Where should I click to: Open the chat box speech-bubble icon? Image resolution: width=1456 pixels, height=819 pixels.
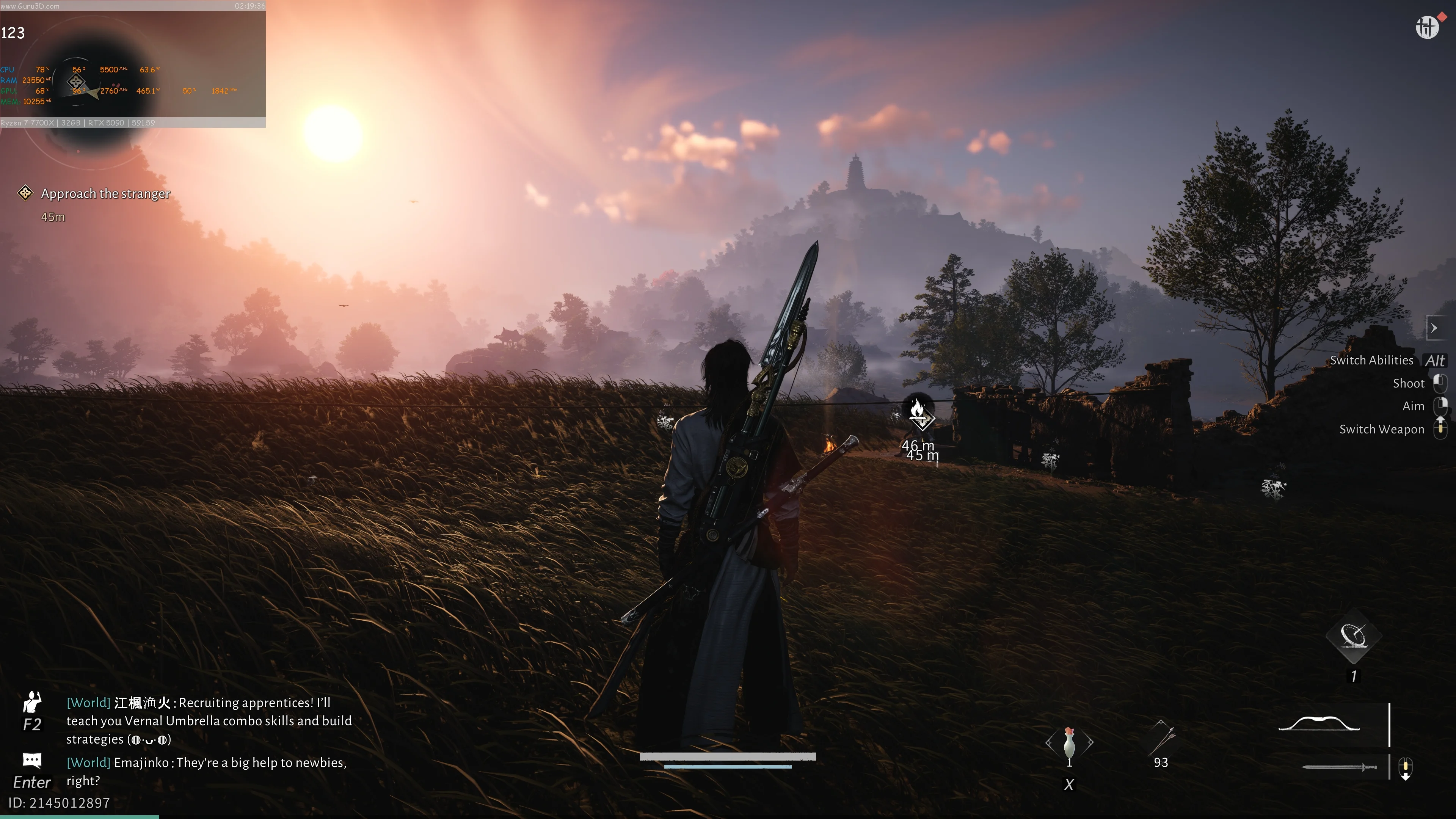(32, 760)
